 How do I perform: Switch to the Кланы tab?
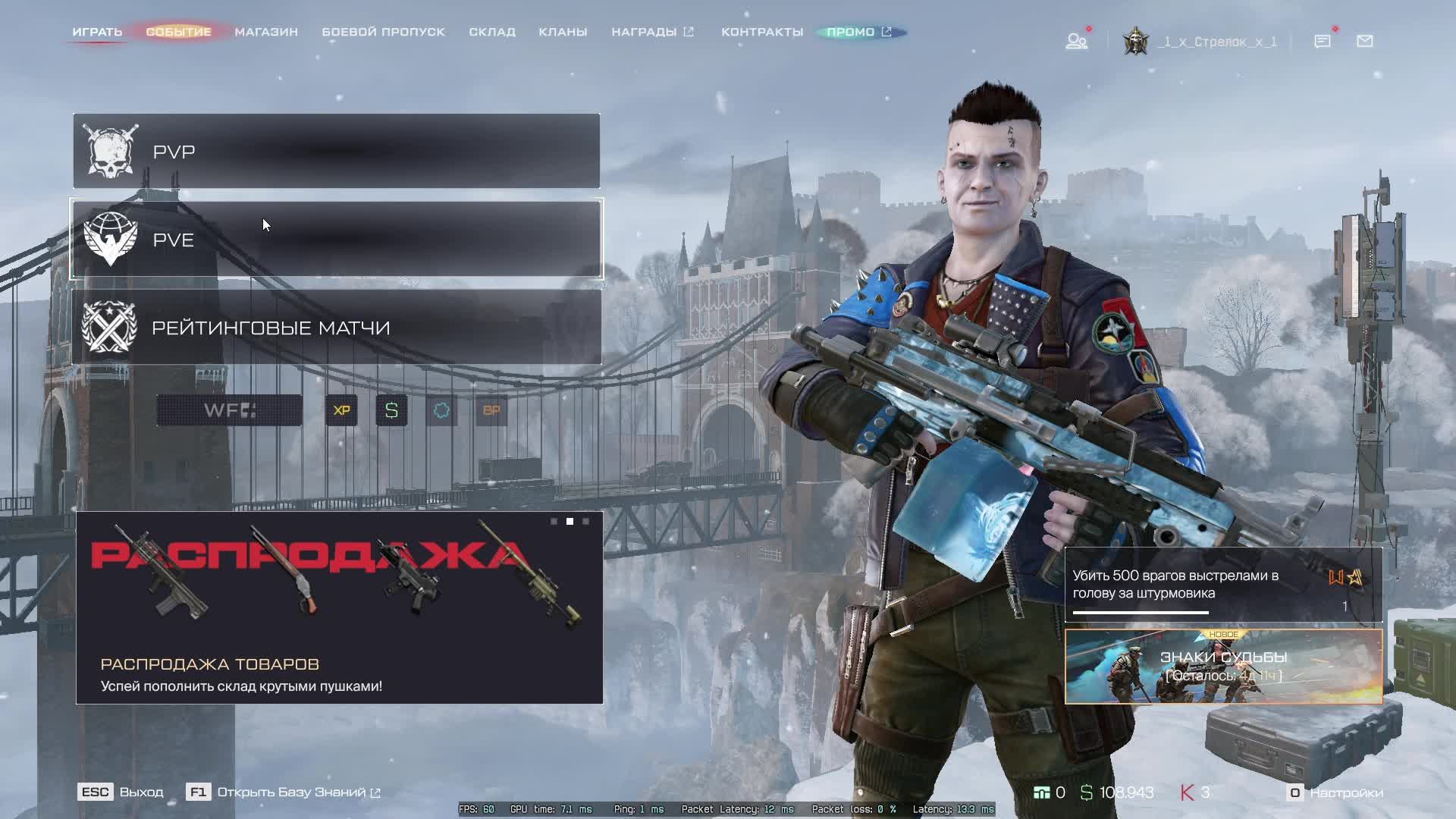click(x=563, y=32)
